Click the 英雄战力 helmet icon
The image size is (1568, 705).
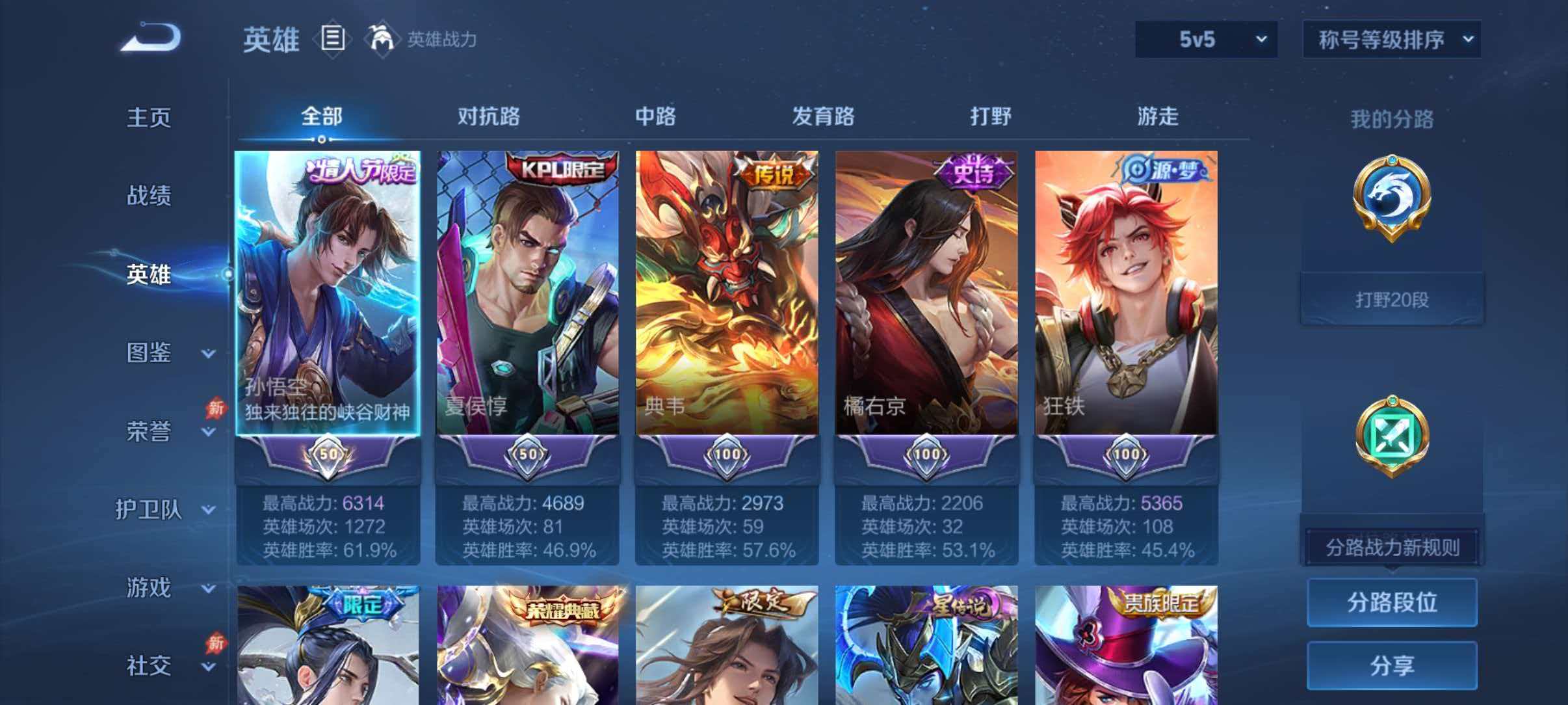[x=384, y=39]
